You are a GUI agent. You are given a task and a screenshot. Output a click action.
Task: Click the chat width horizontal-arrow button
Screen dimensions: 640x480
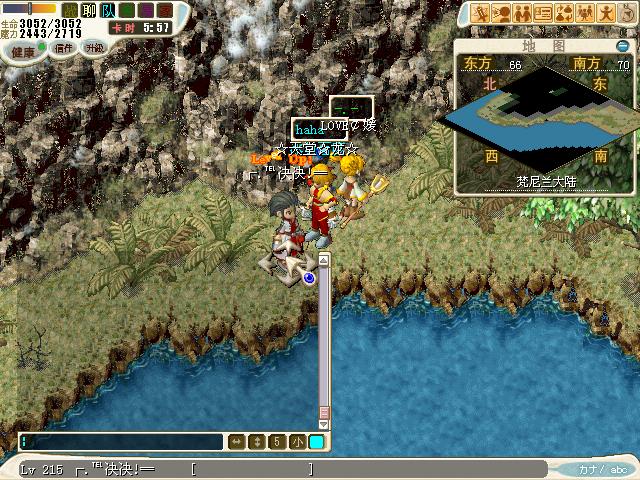[x=237, y=441]
